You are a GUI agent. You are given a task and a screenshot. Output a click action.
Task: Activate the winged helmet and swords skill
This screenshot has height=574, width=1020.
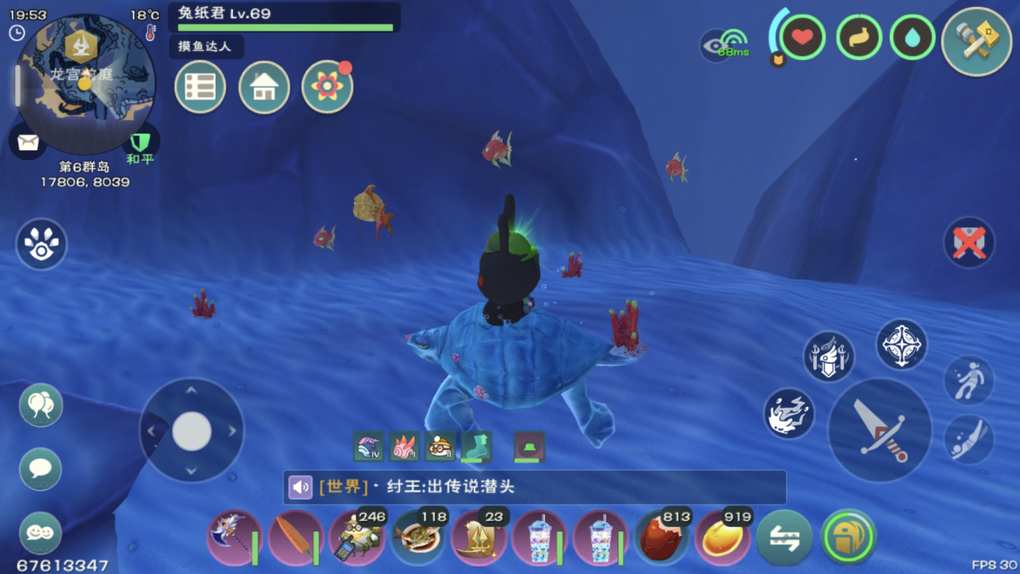[x=828, y=357]
